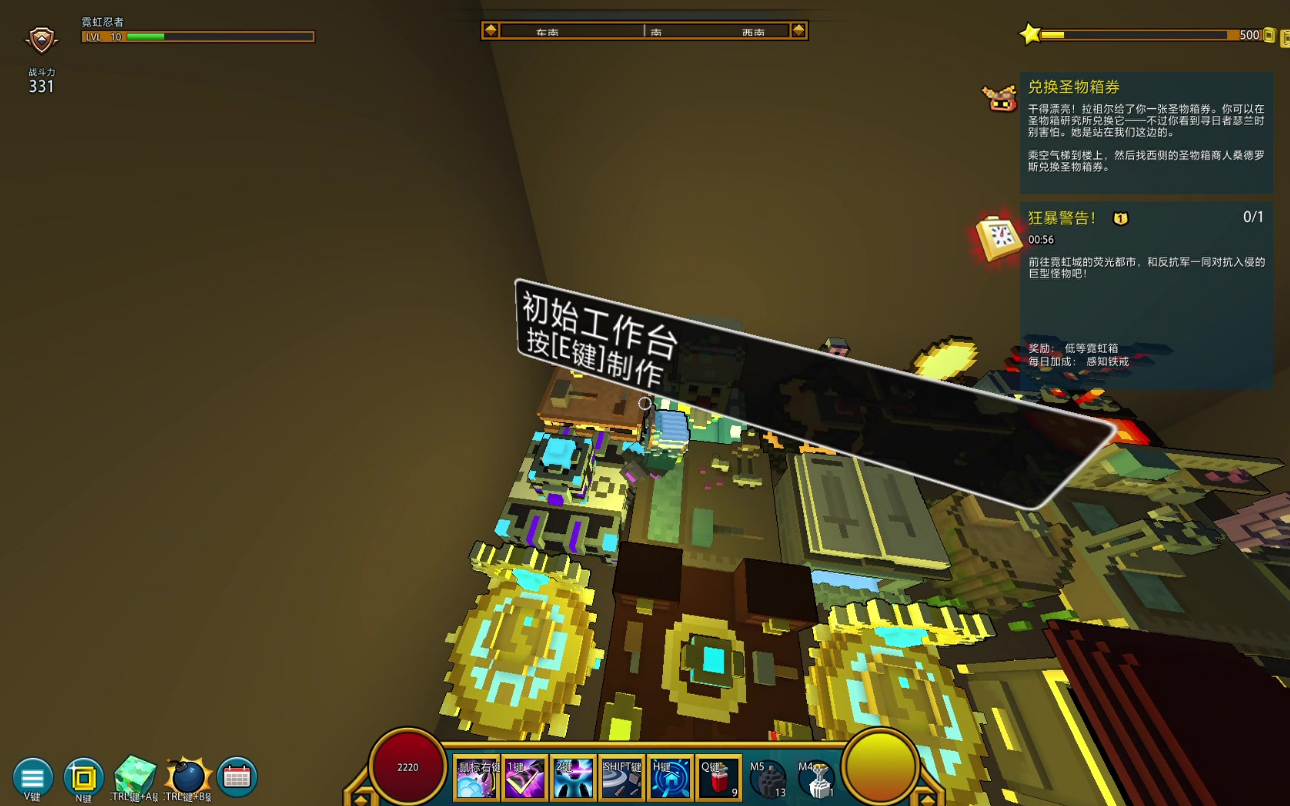Use the red health flask slot
The image size is (1290, 806).
[718, 778]
